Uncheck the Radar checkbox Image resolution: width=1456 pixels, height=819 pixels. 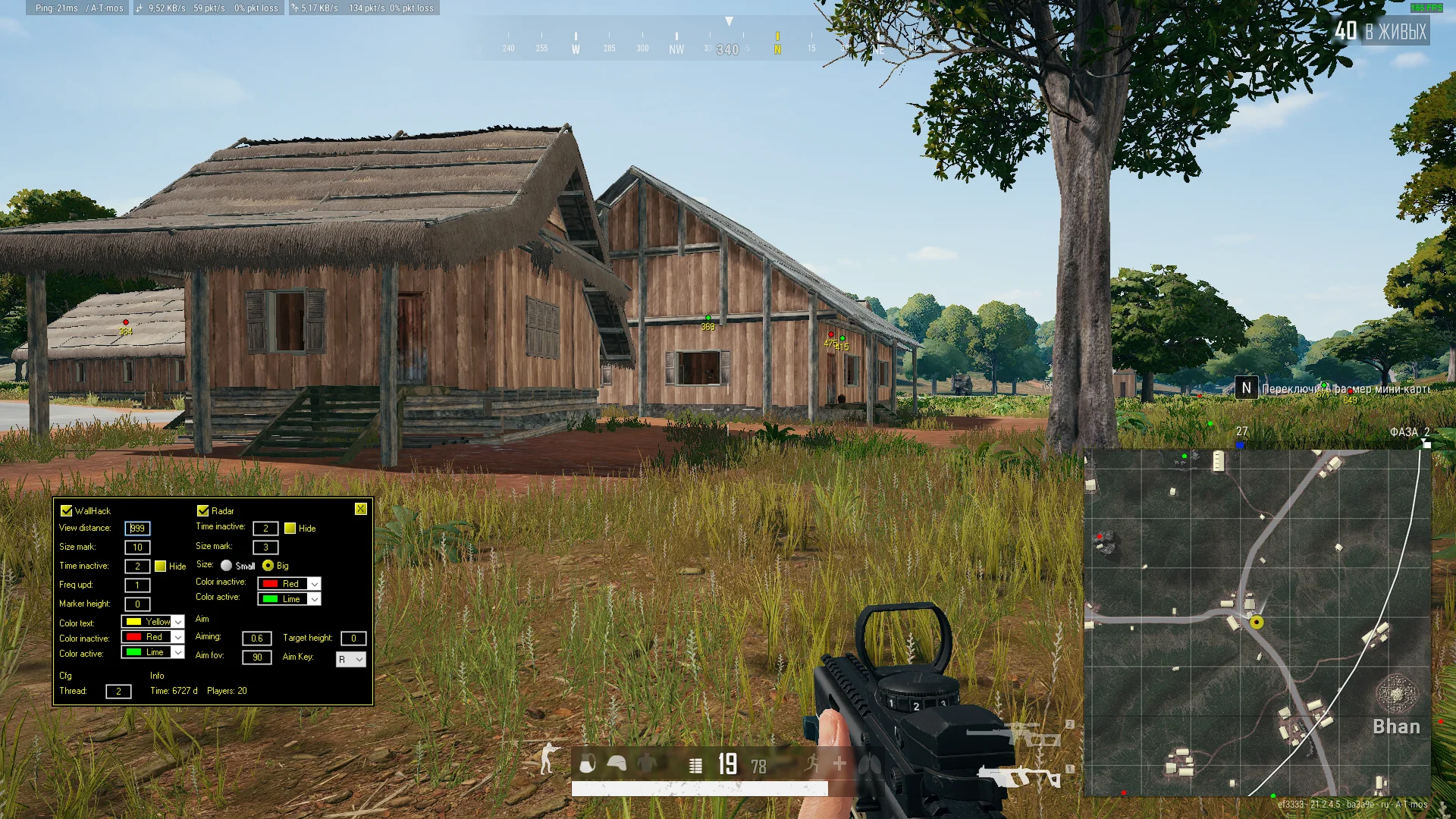[202, 510]
